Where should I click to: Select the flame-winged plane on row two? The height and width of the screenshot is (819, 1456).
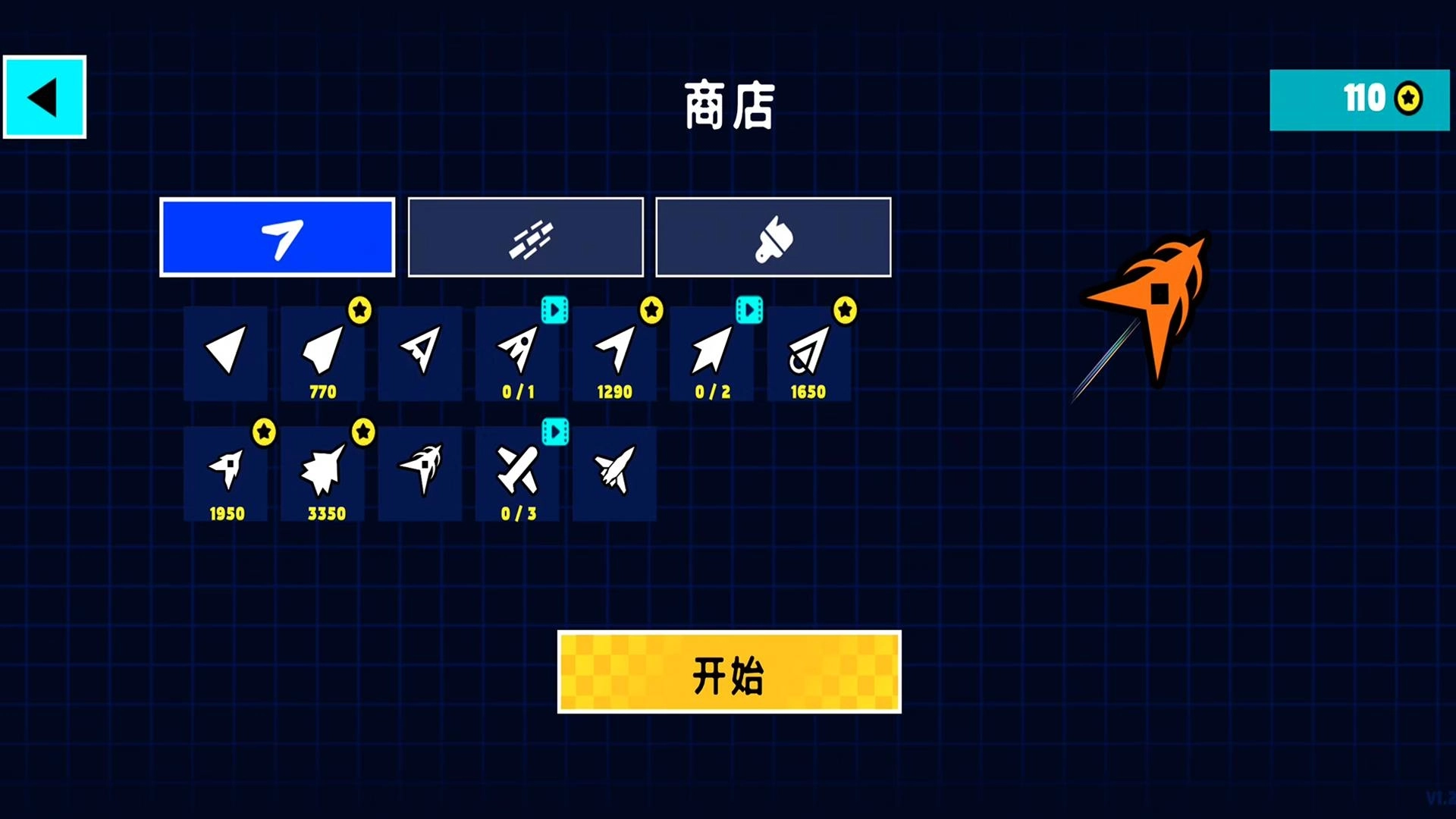click(x=419, y=470)
